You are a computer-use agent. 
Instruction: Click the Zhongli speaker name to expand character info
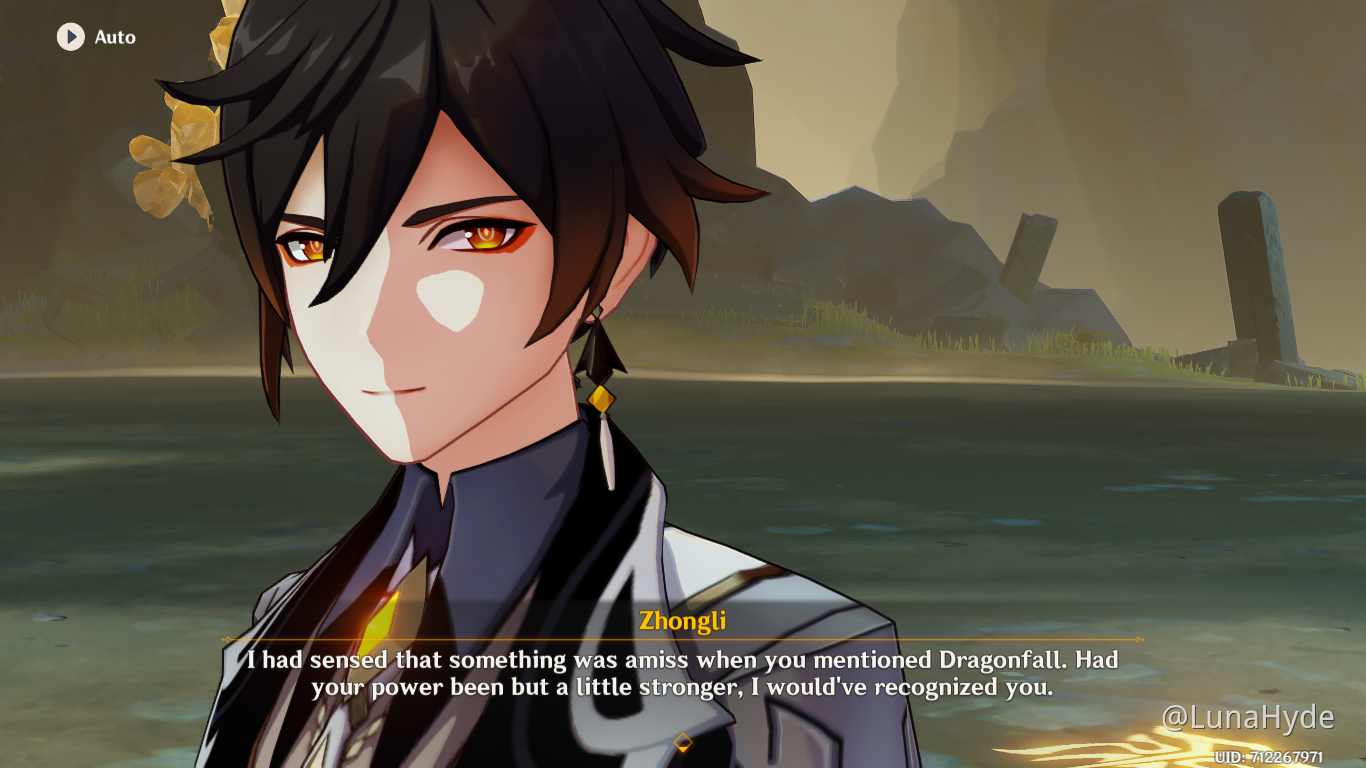tap(683, 620)
